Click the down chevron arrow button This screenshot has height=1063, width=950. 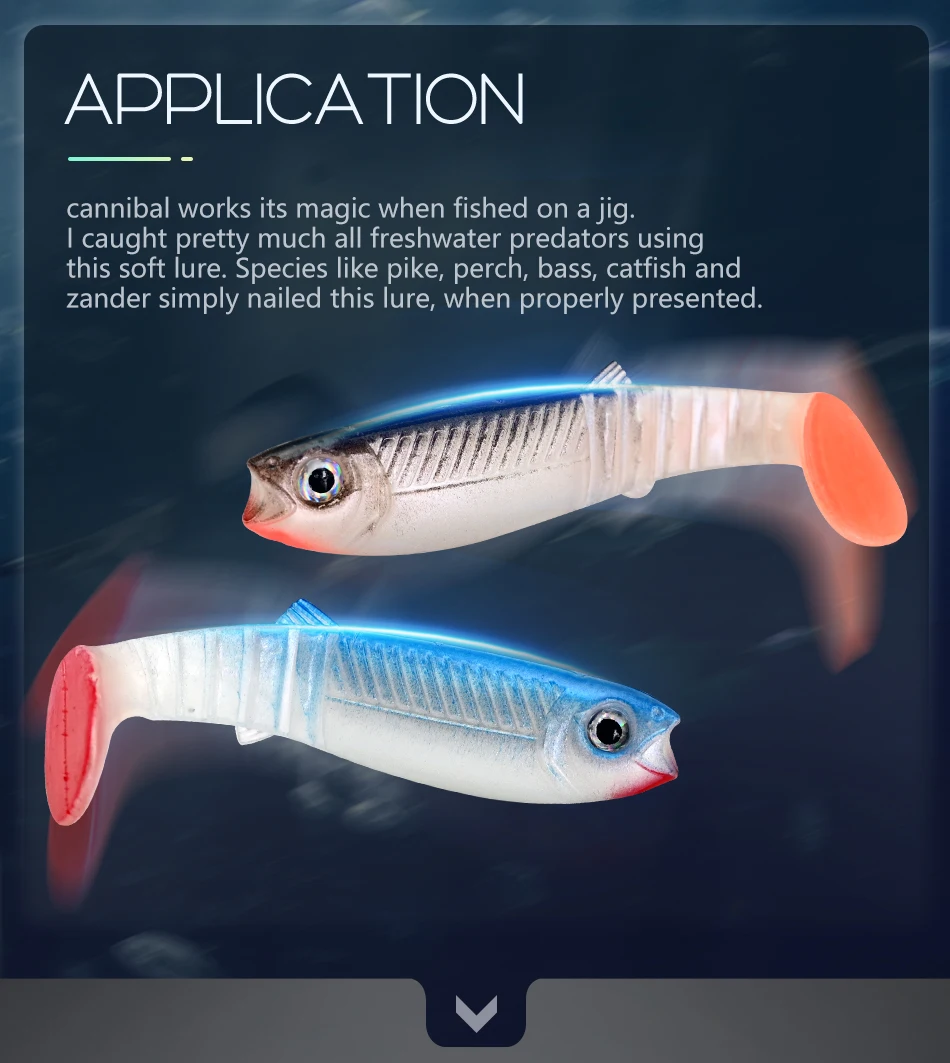[x=476, y=1014]
